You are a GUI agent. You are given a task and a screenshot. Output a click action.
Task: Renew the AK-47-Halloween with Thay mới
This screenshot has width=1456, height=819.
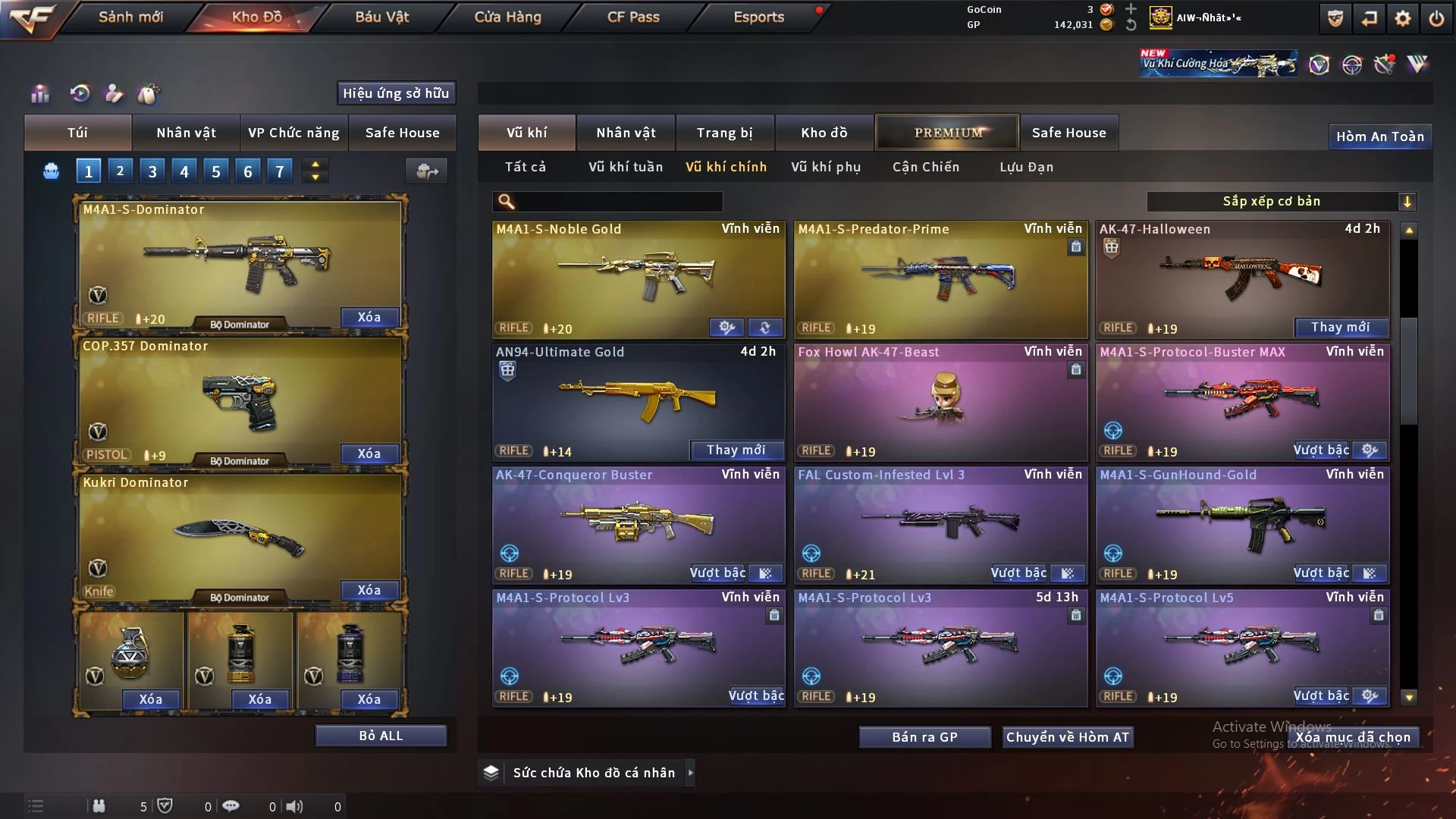tap(1340, 327)
